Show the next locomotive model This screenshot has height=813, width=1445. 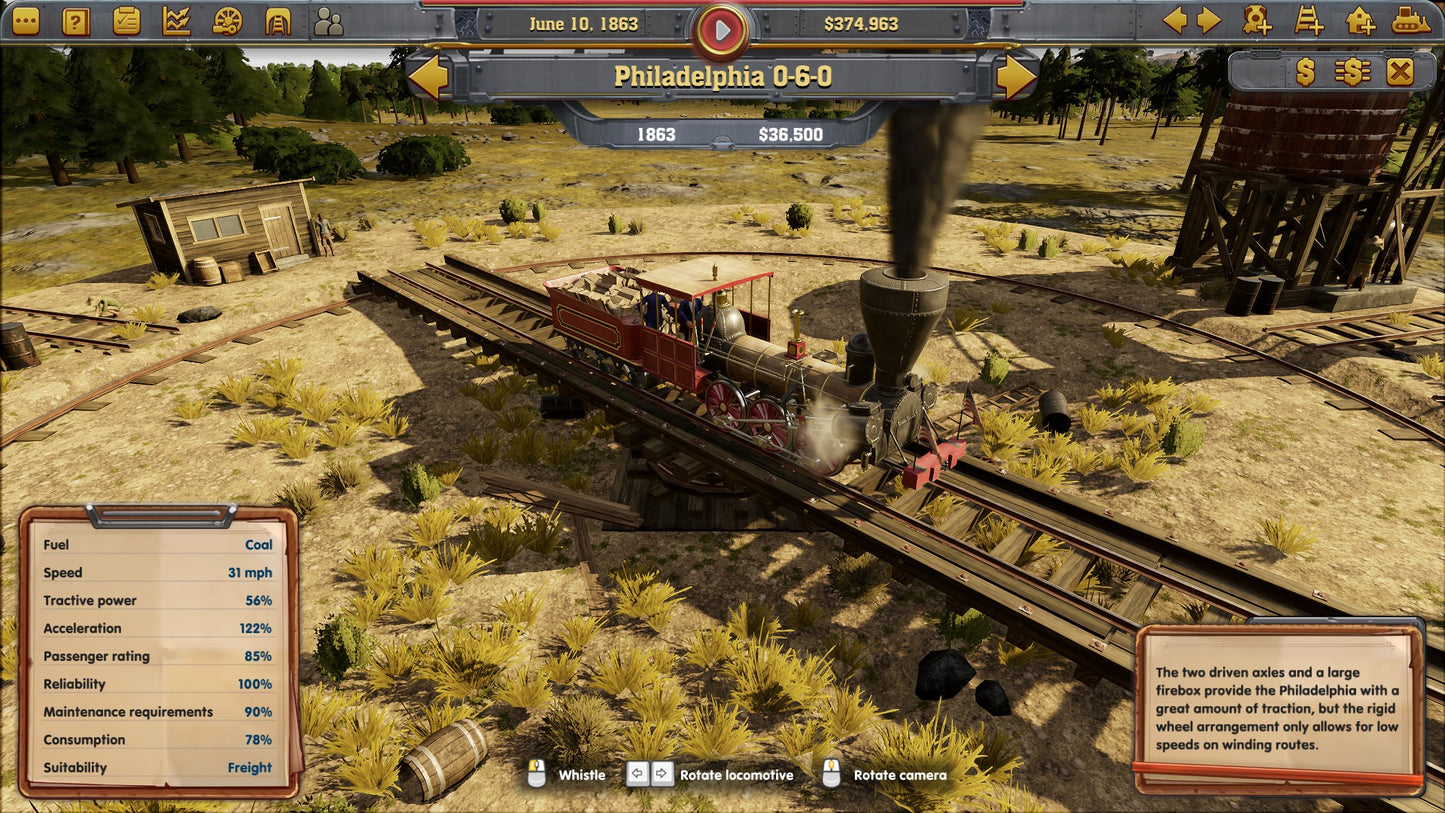coord(1015,77)
